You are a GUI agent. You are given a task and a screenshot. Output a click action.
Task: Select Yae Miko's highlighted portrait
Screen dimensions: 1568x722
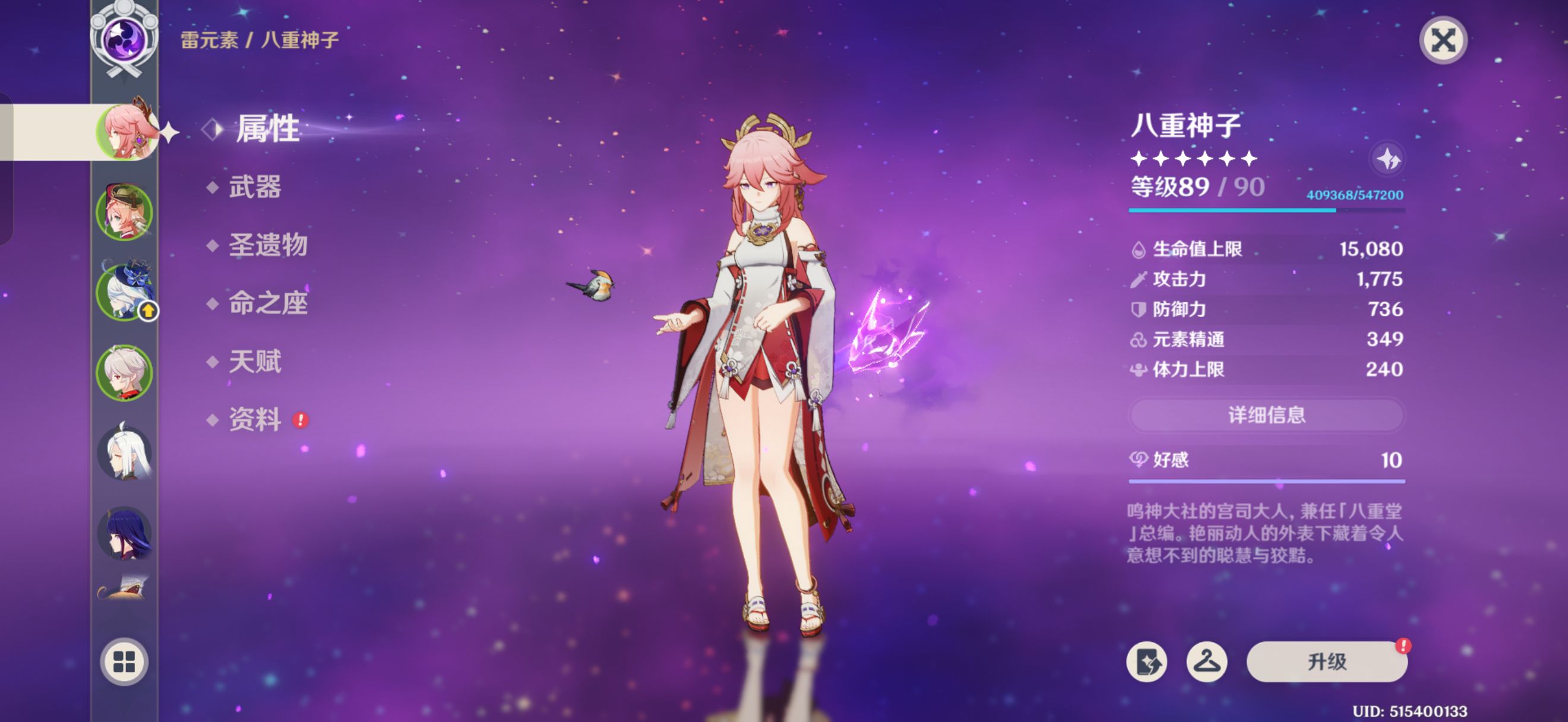tap(125, 131)
